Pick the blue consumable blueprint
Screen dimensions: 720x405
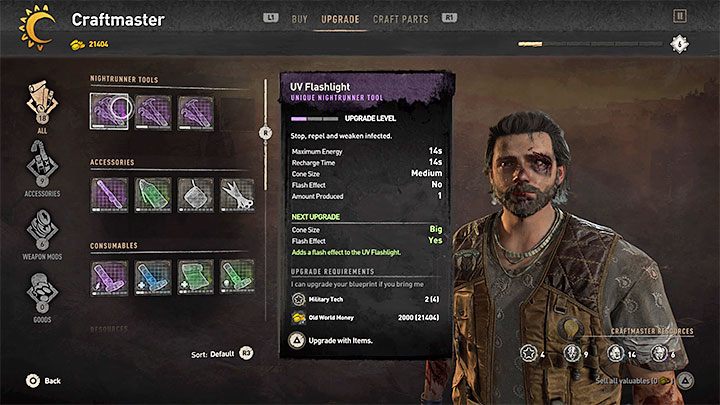[152, 276]
